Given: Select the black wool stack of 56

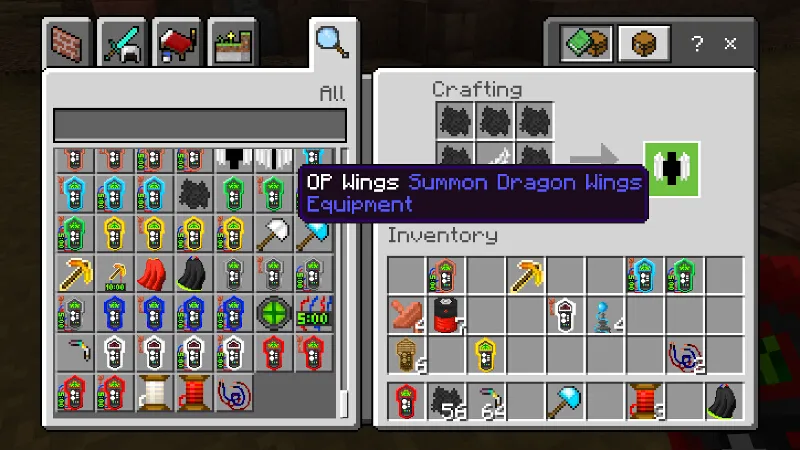Looking at the screenshot, I should click(x=447, y=402).
